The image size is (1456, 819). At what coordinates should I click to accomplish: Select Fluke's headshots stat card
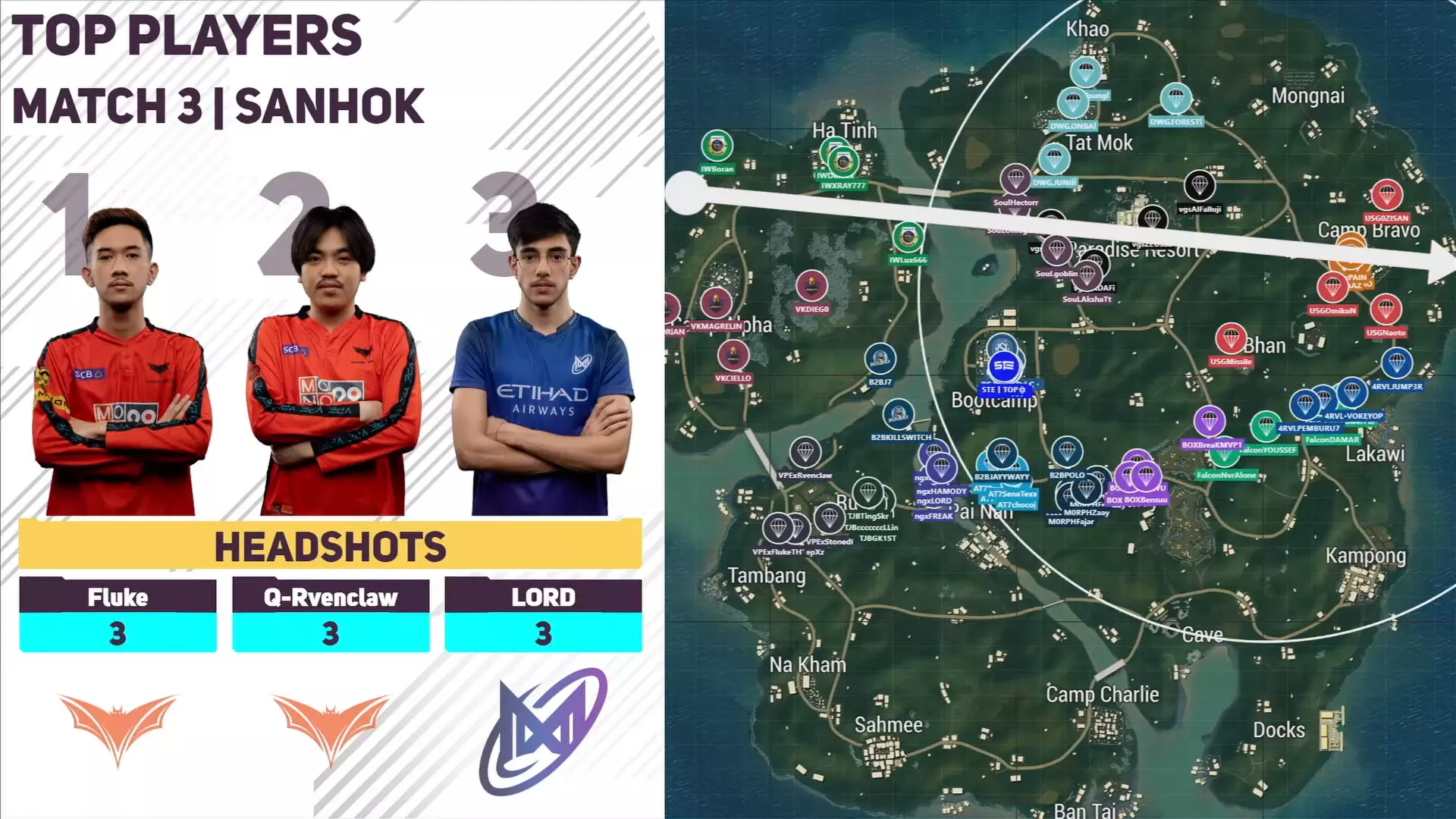coord(118,615)
